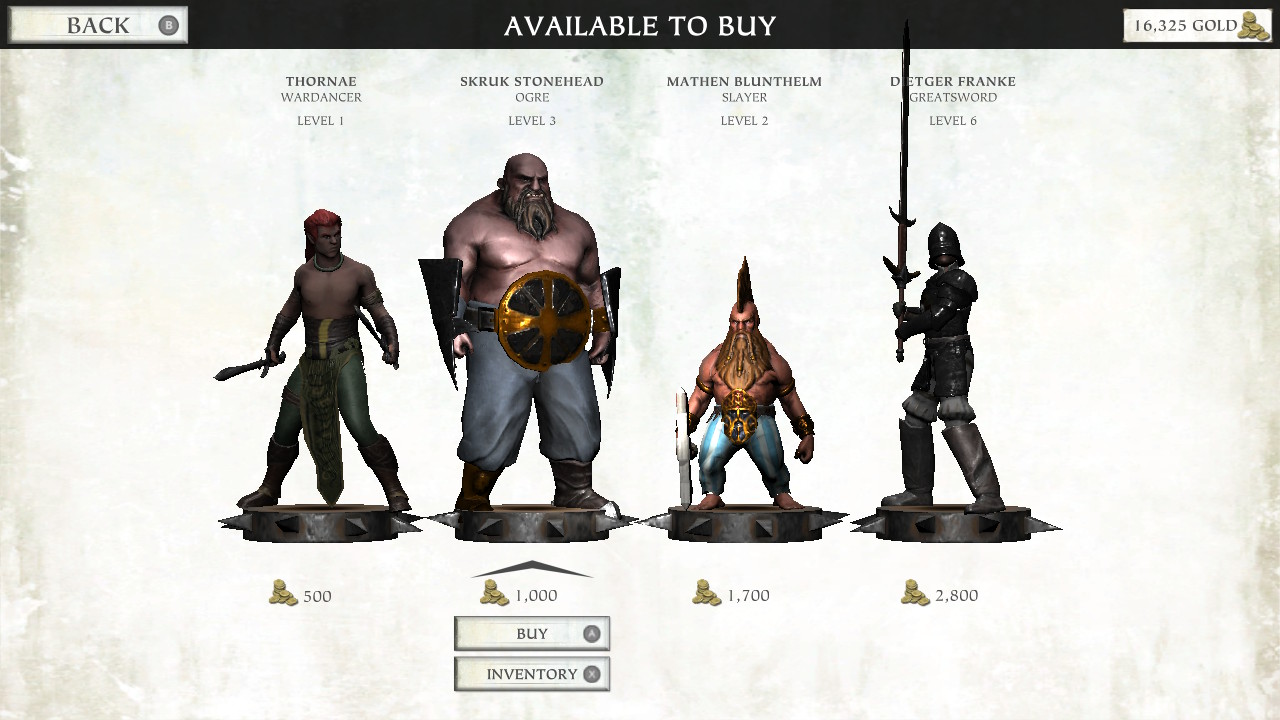
Task: Click the coin icon next to the 500 price
Action: pyautogui.click(x=284, y=594)
